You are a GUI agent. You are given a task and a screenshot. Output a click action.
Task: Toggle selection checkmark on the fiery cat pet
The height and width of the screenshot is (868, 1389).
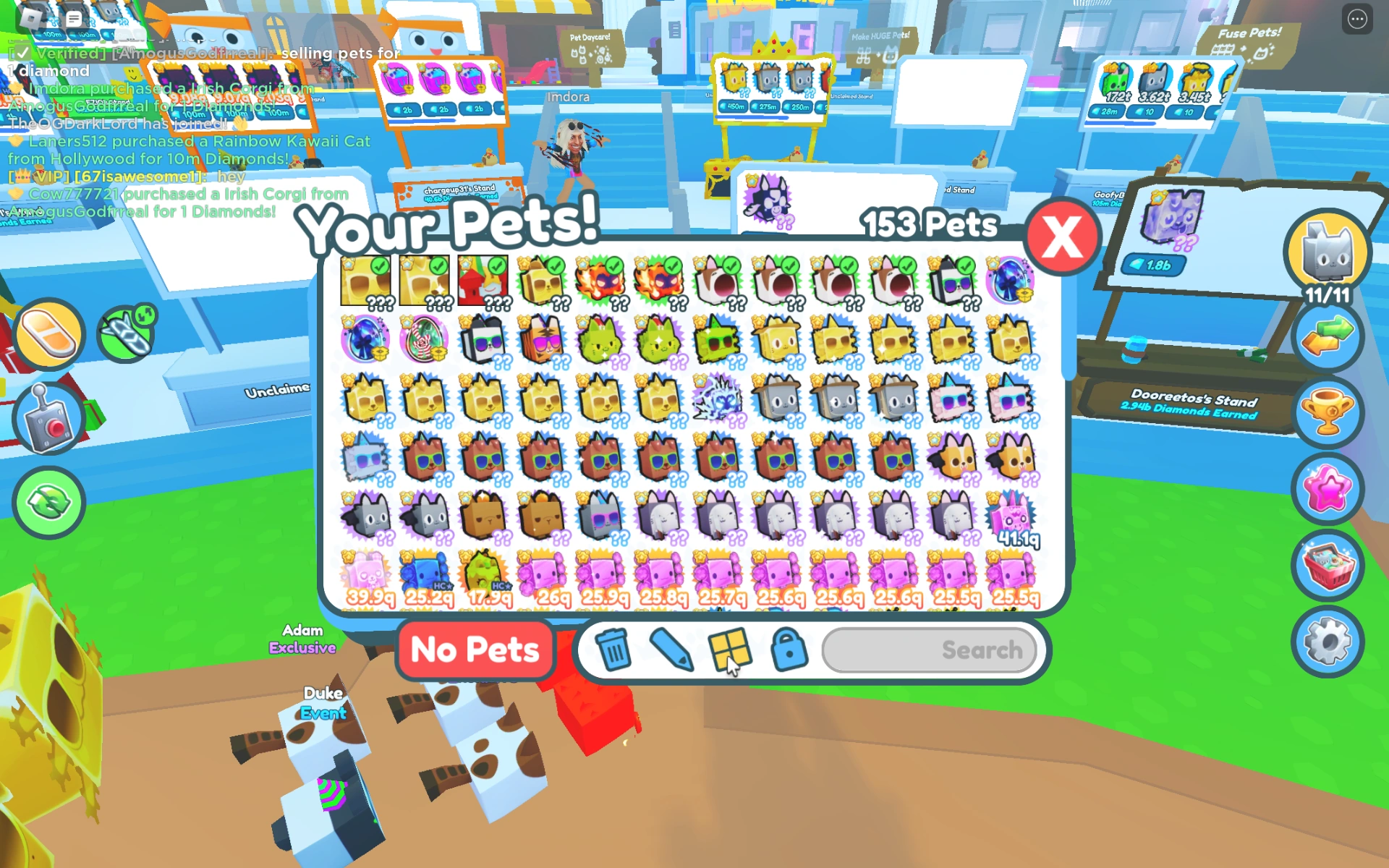coord(614,265)
